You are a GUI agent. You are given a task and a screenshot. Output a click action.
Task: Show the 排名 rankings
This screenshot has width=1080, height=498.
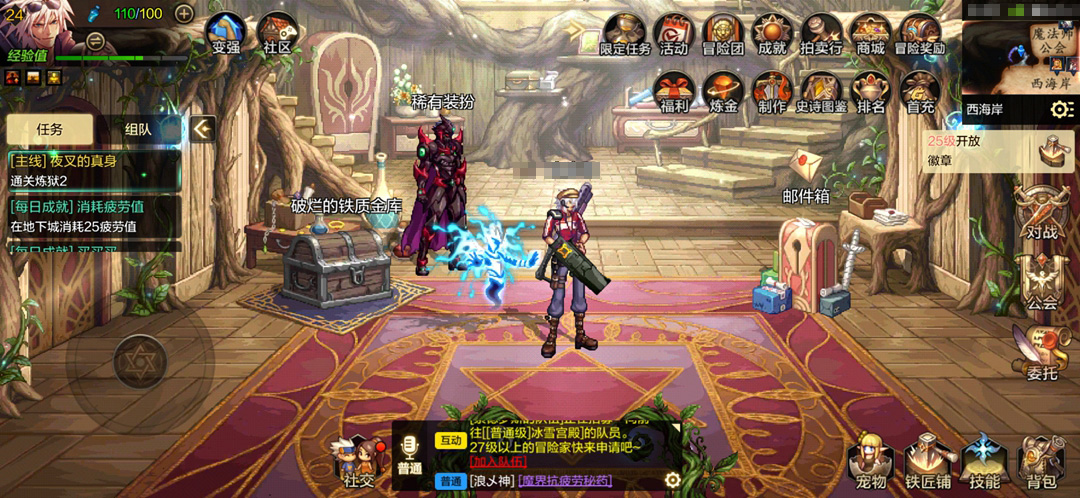tap(870, 91)
